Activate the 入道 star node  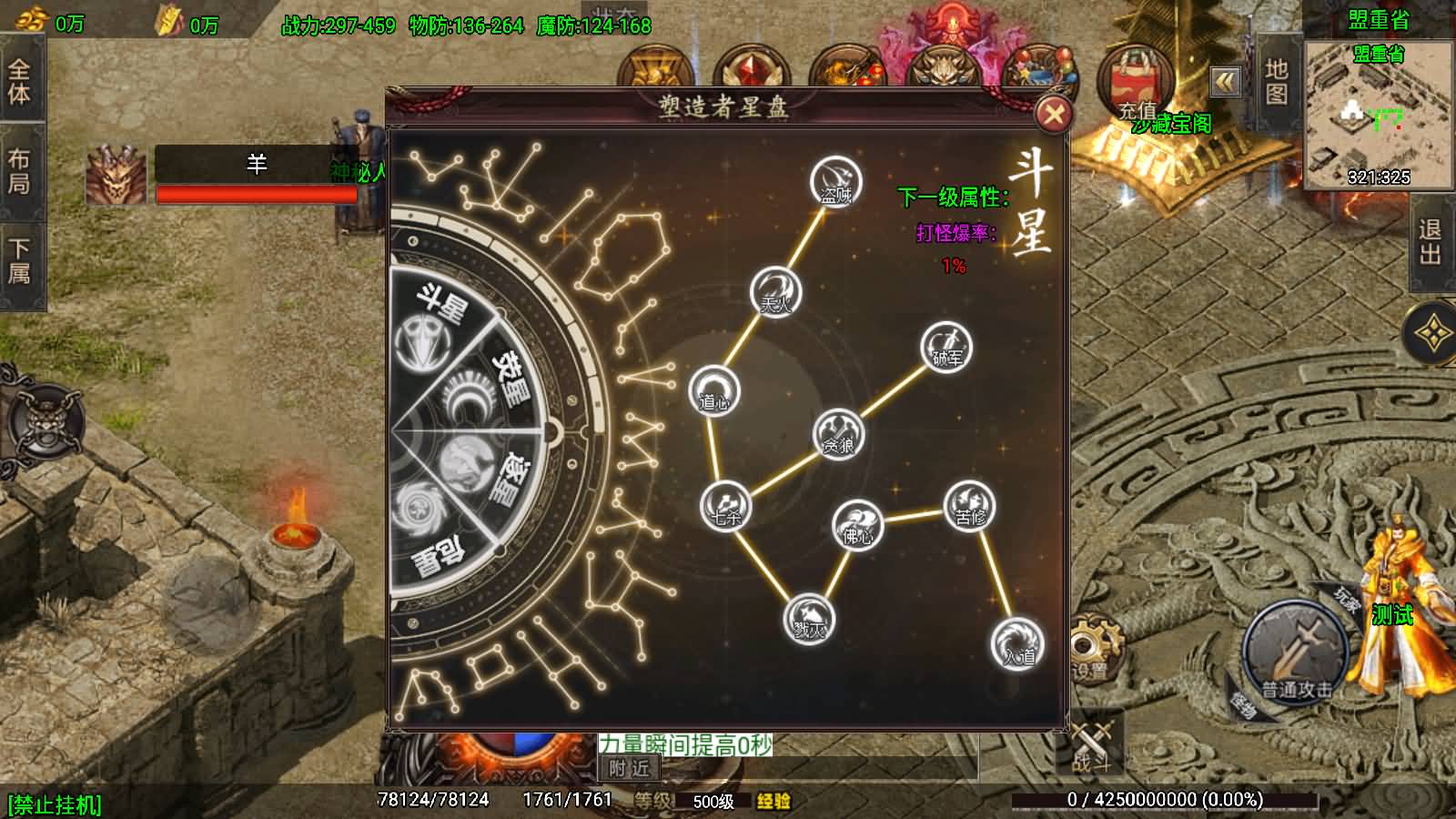(1016, 643)
